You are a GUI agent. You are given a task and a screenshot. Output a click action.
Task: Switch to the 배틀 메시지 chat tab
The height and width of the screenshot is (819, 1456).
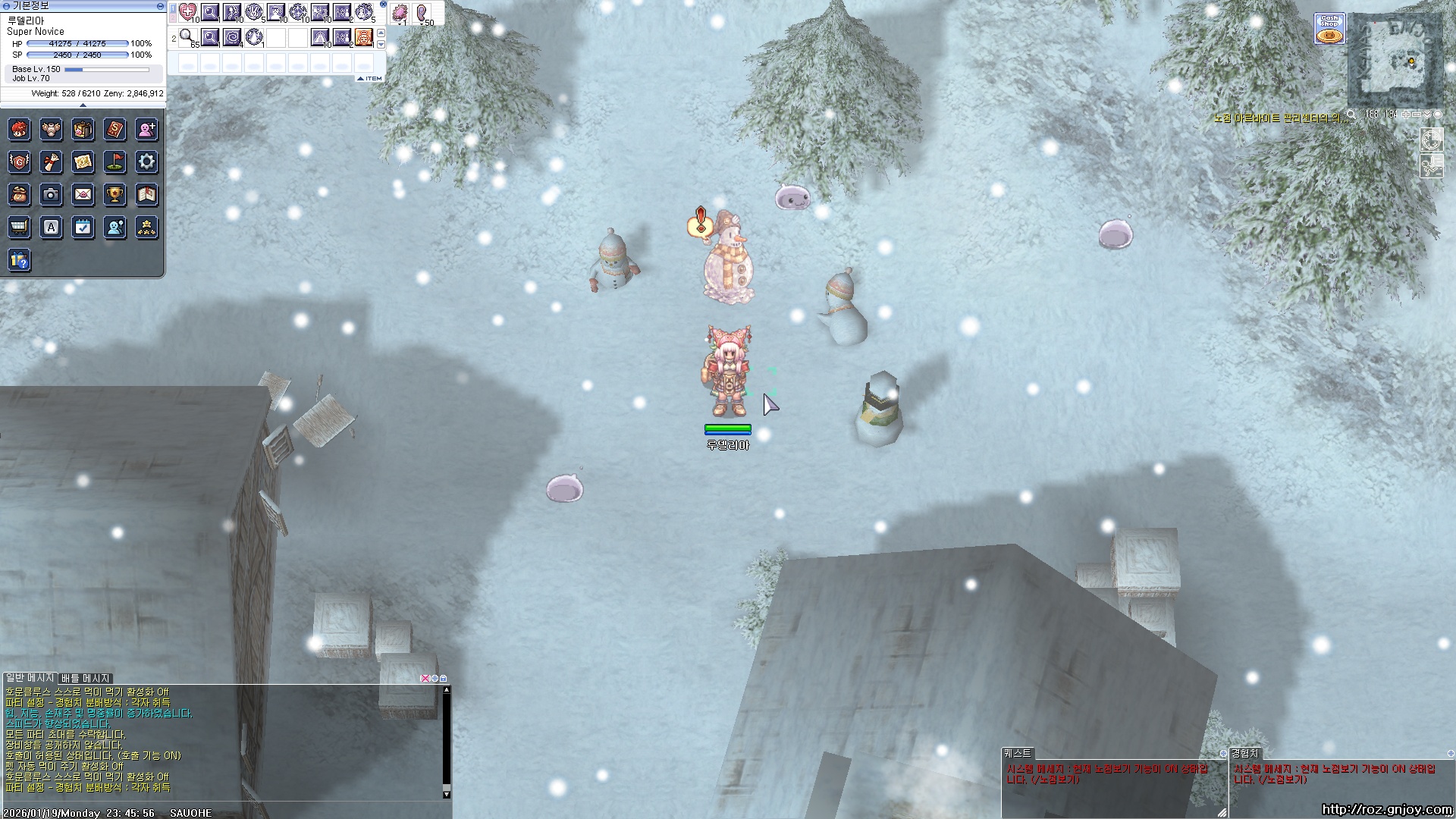(x=86, y=678)
